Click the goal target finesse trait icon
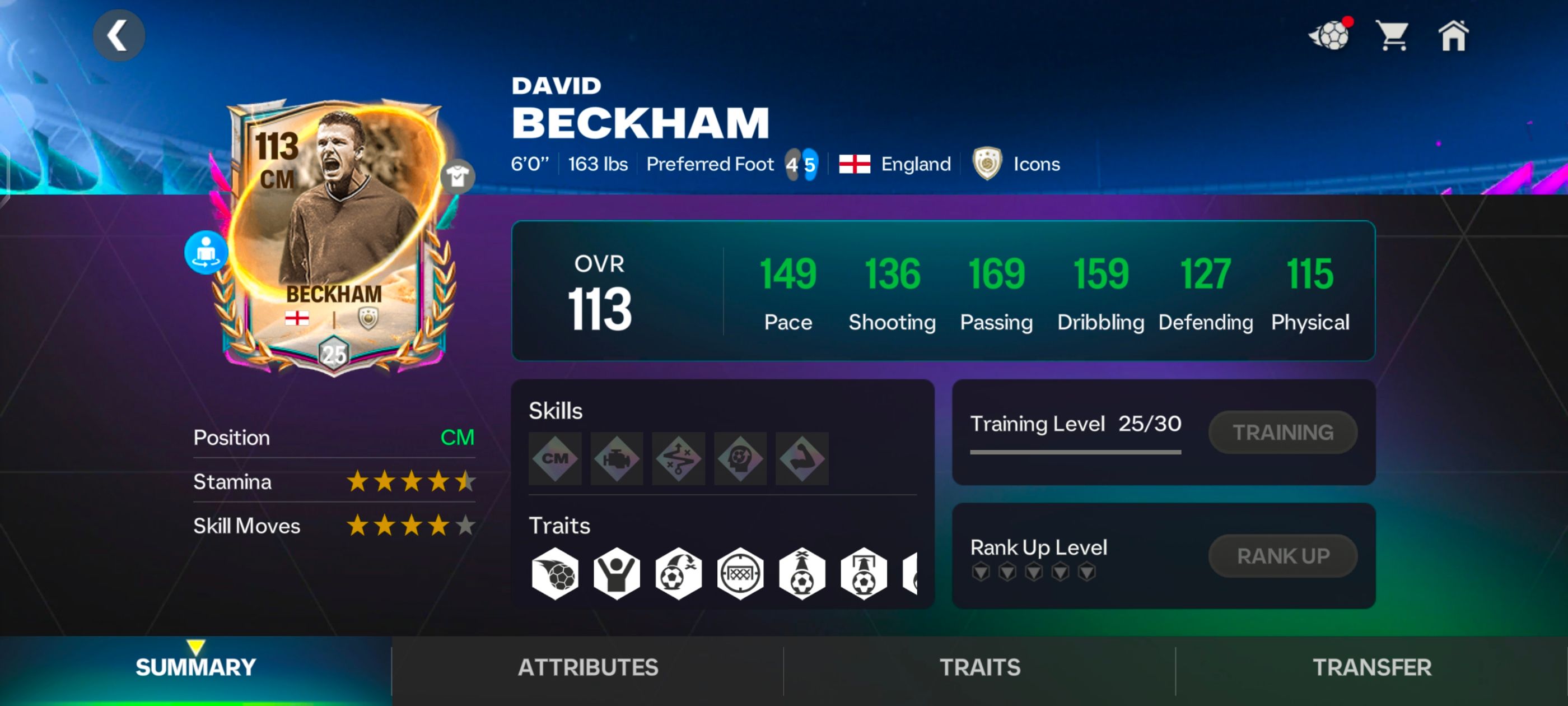 pos(739,573)
